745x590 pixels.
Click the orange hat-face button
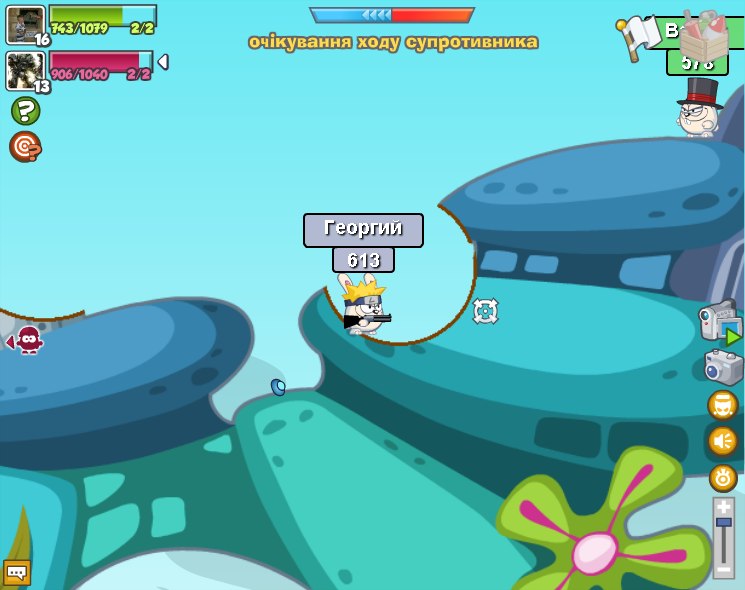[x=722, y=405]
